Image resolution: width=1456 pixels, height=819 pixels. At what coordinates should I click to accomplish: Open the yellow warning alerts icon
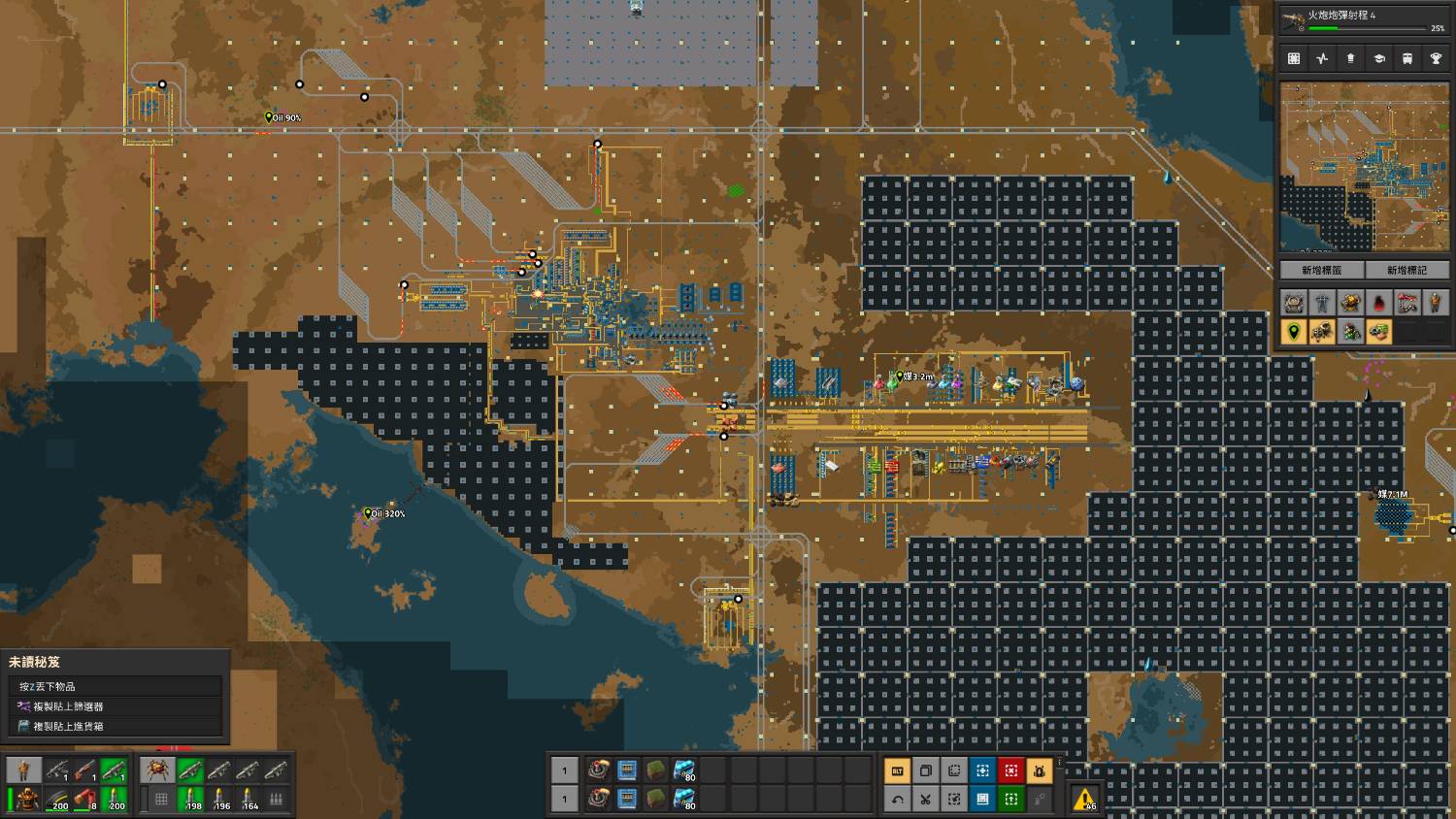click(x=1085, y=799)
